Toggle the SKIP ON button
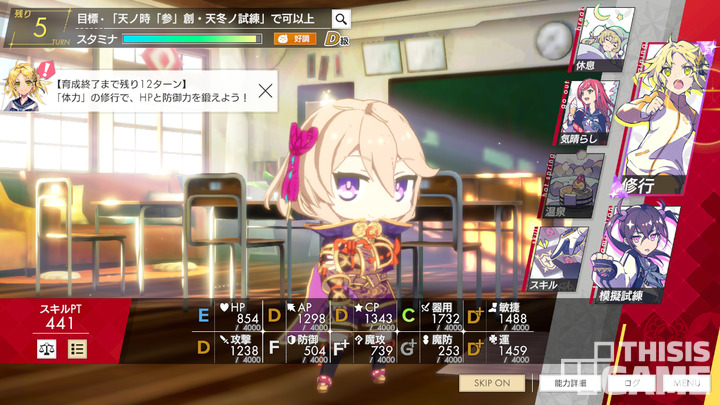This screenshot has height=405, width=720. pos(491,383)
